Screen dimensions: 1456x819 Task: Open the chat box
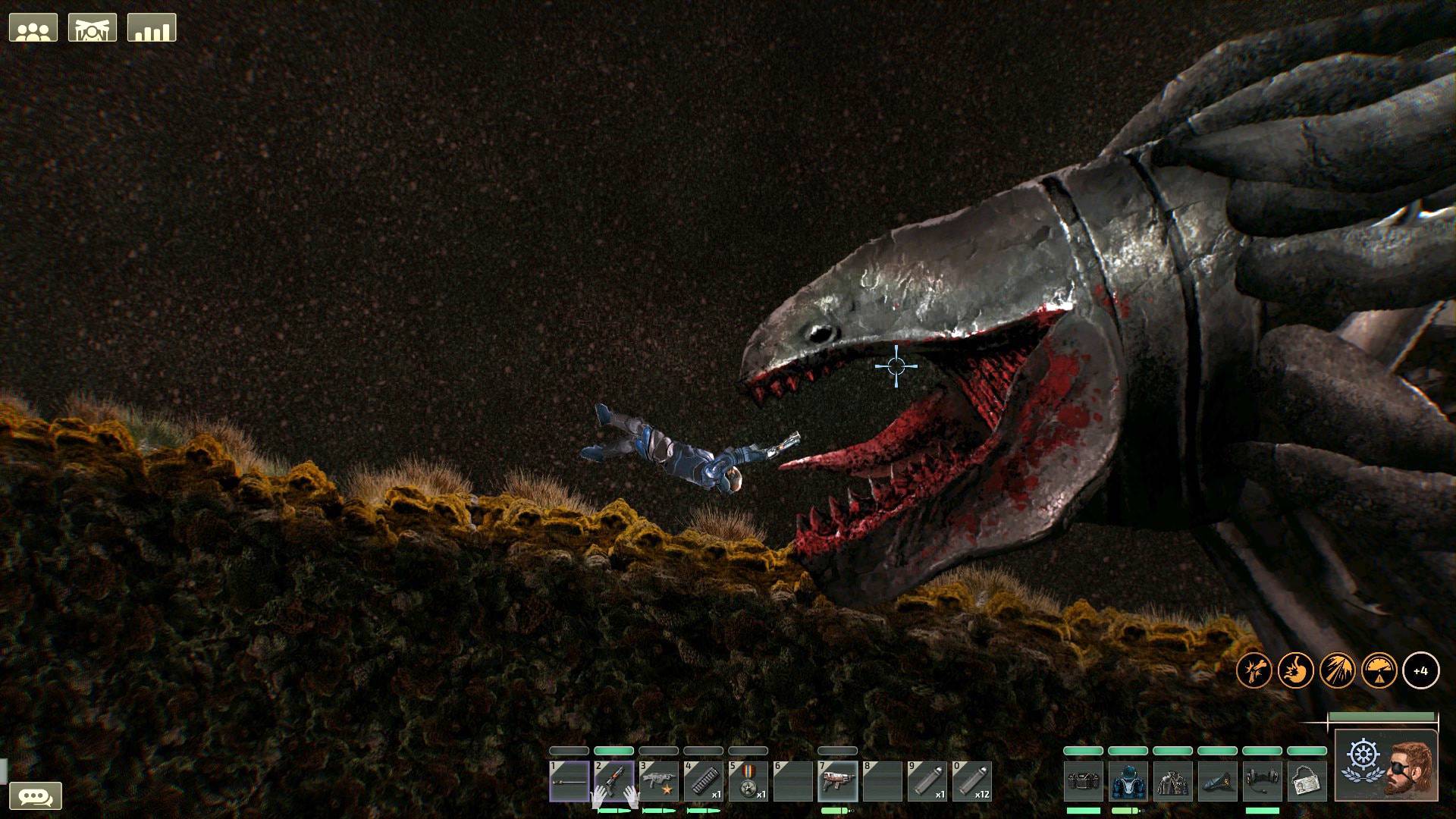pyautogui.click(x=35, y=796)
